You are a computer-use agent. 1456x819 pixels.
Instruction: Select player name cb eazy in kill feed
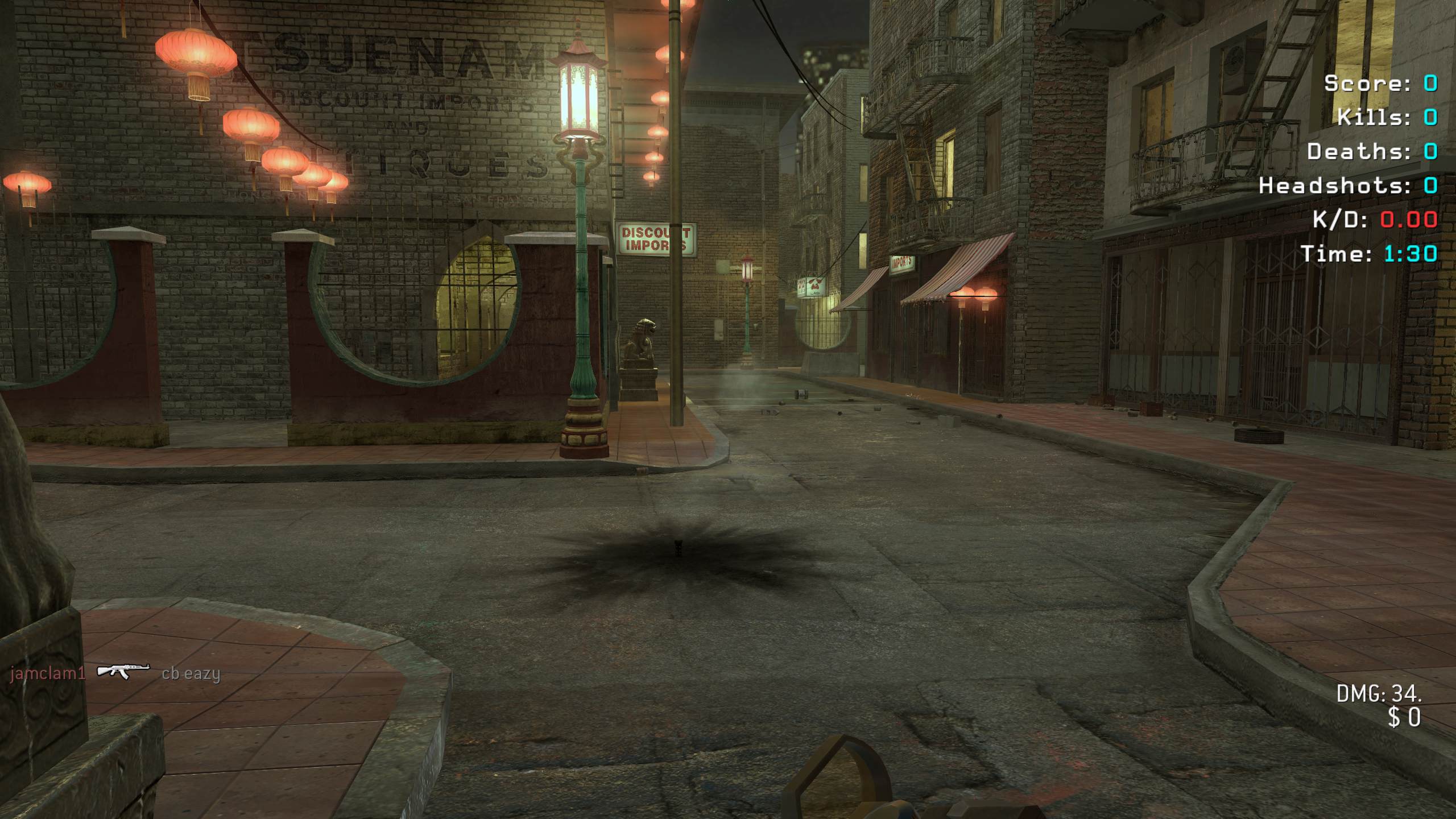click(191, 674)
